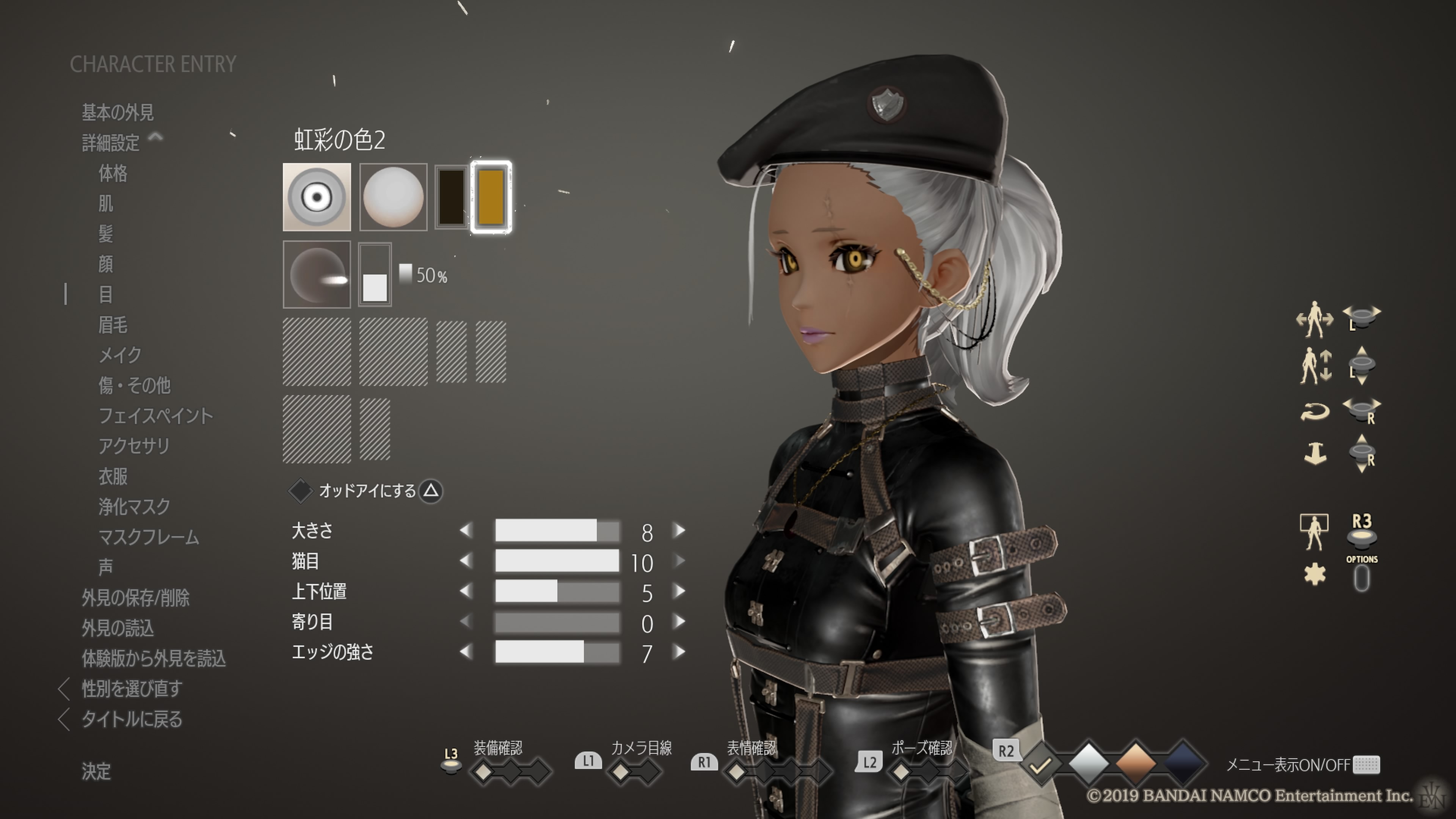Increase the 大きさ value with right arrow
Screen dimensions: 1456x819
[679, 531]
